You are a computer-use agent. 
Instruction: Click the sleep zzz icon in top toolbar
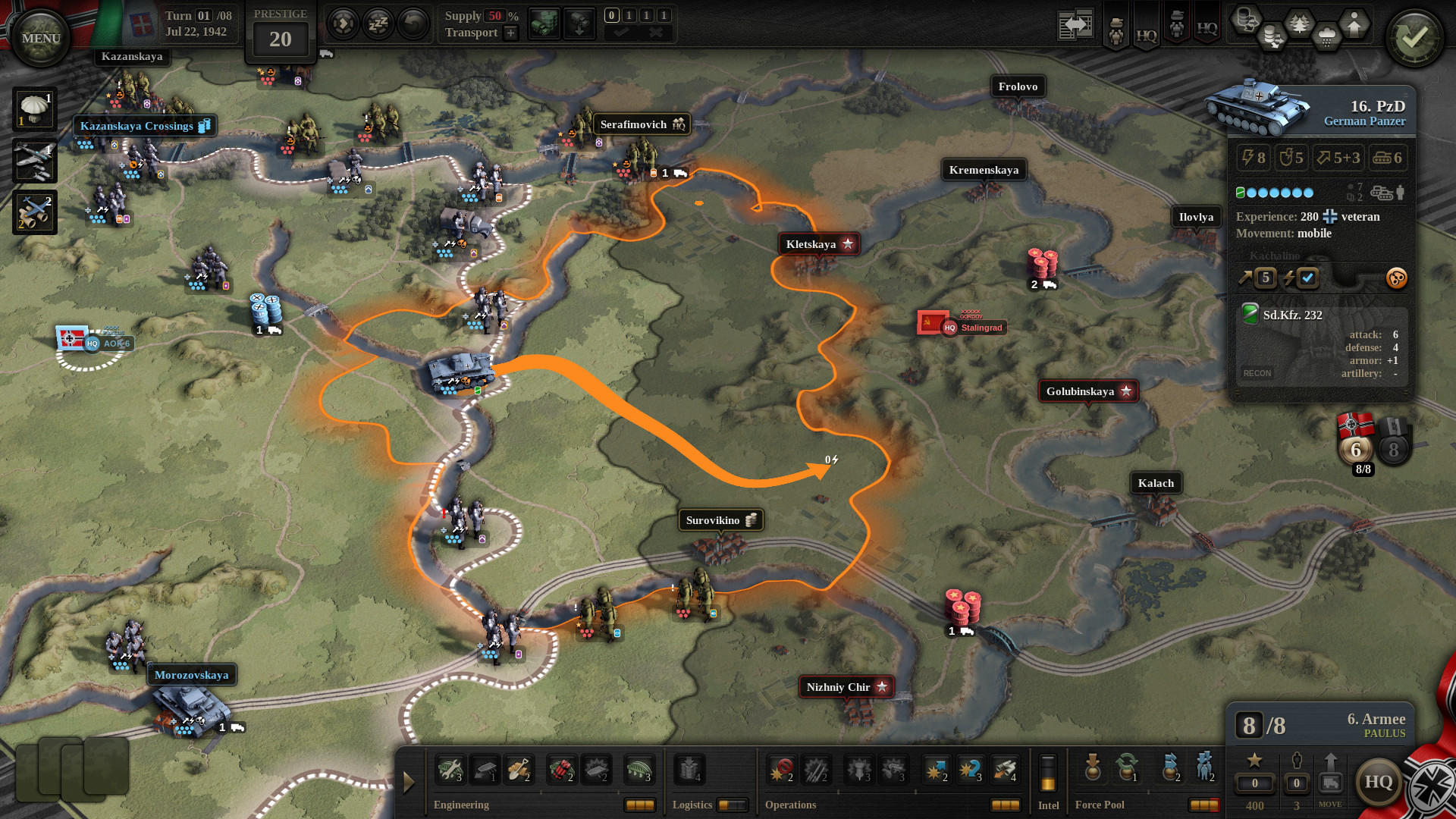tap(378, 24)
